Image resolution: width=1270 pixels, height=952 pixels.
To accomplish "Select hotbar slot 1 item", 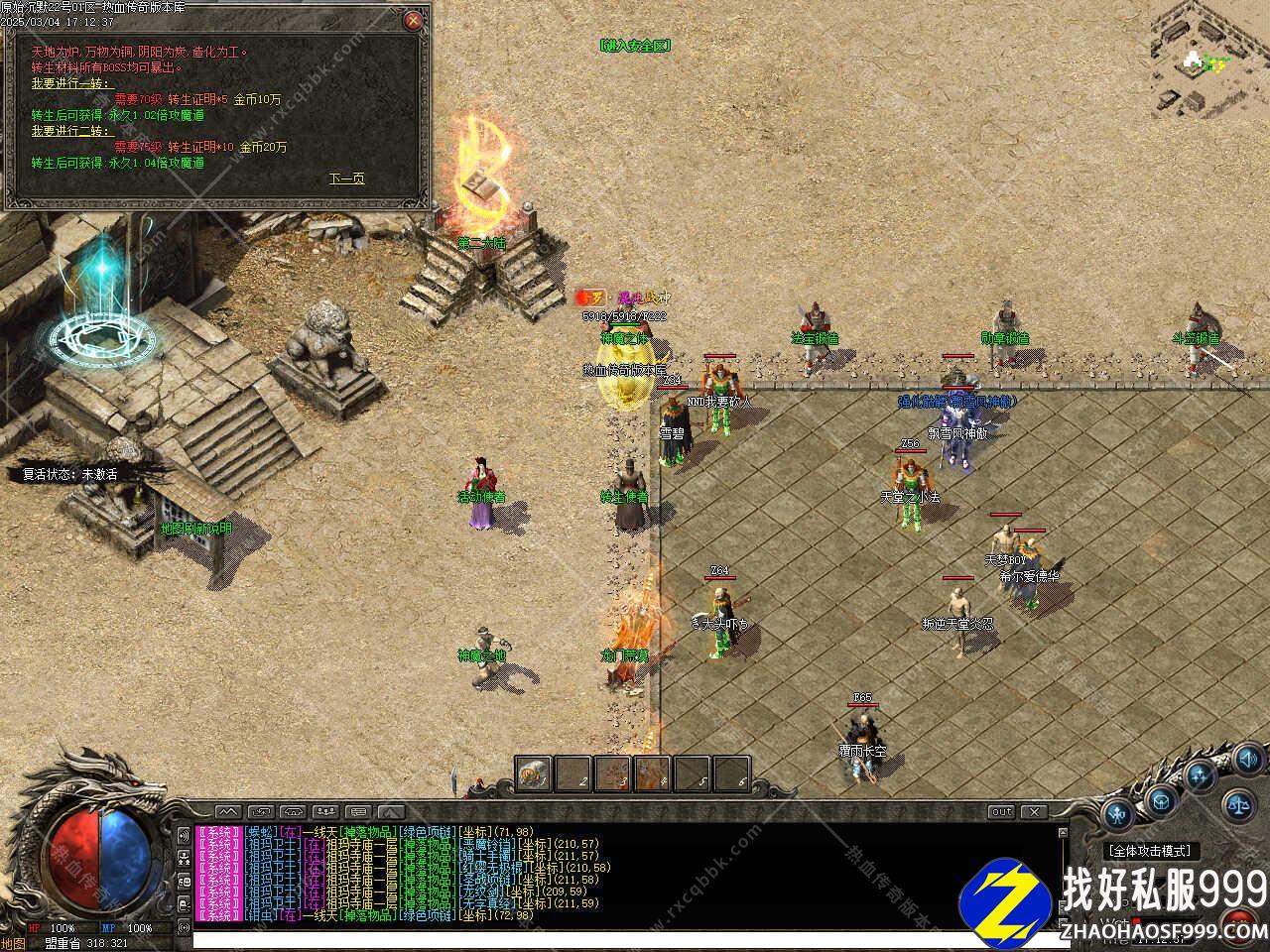I will [x=534, y=773].
